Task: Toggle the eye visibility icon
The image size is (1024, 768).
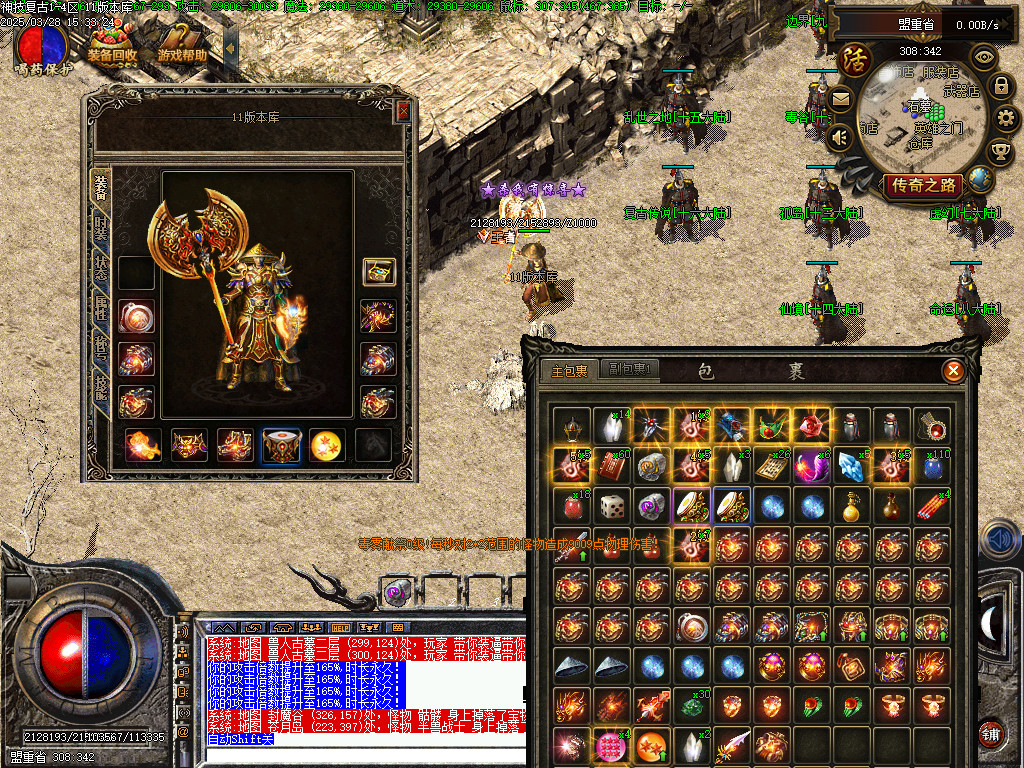Action: (x=984, y=56)
